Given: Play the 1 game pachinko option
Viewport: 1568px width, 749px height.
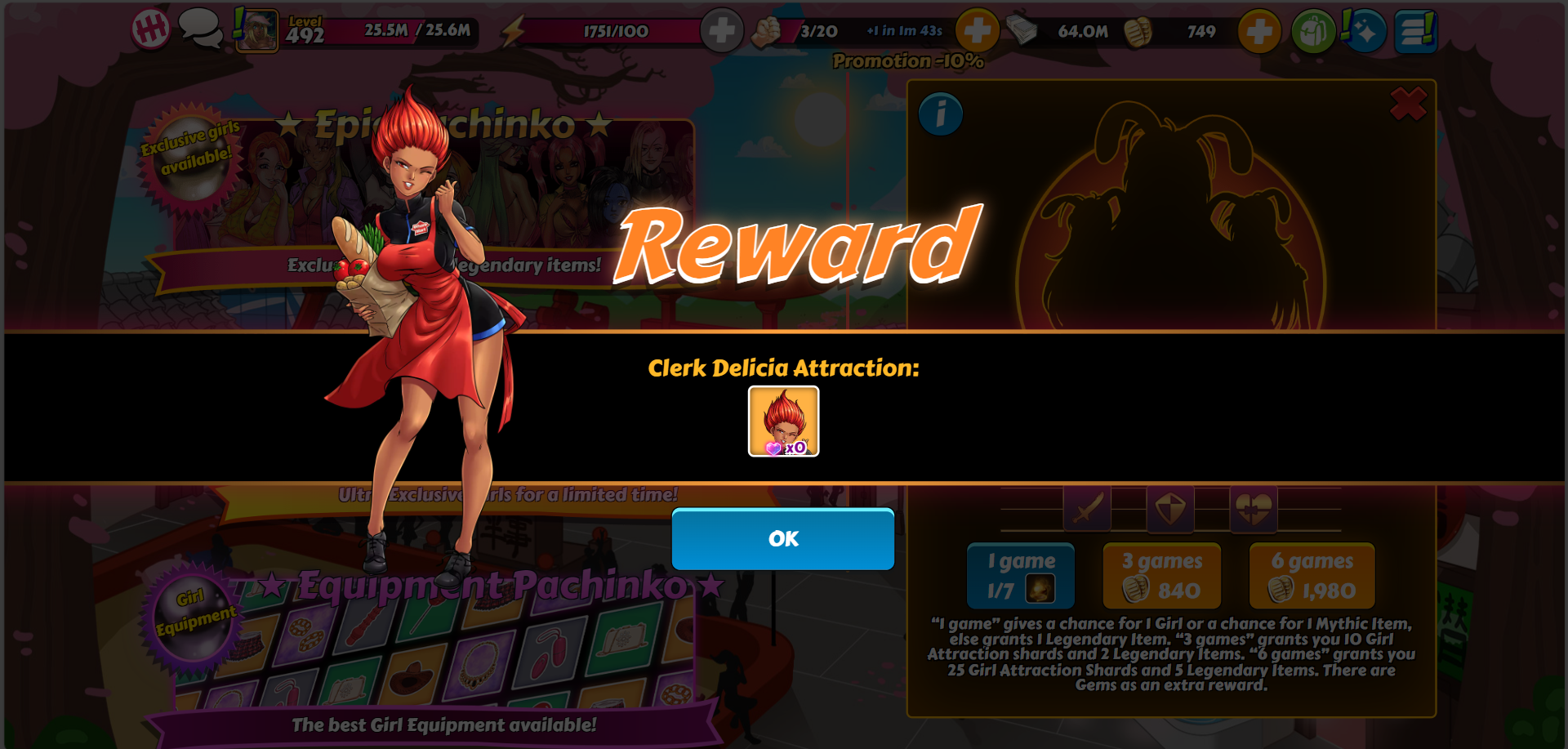Looking at the screenshot, I should (1020, 576).
